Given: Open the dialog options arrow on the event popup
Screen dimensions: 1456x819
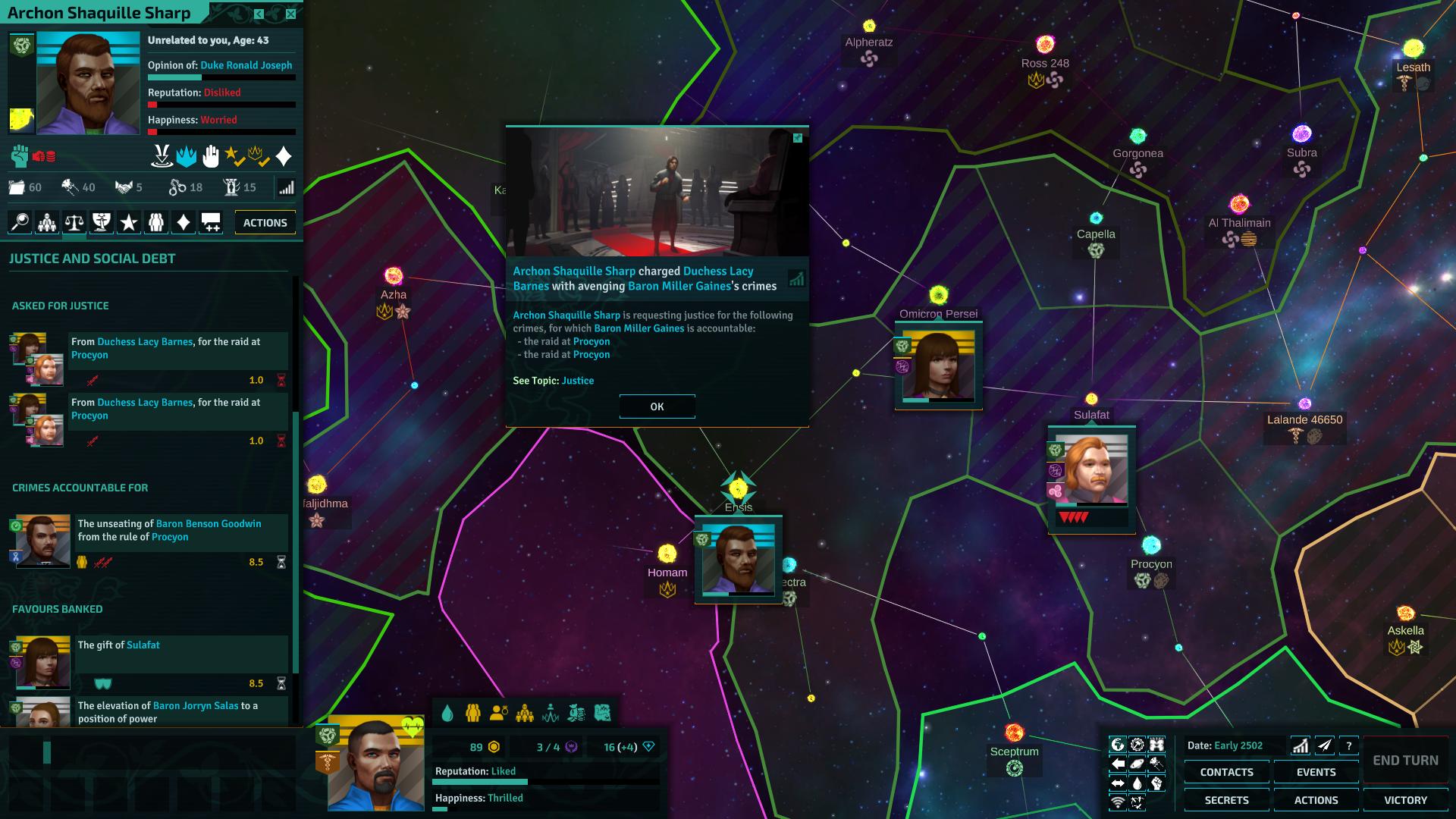Looking at the screenshot, I should coord(798,137).
